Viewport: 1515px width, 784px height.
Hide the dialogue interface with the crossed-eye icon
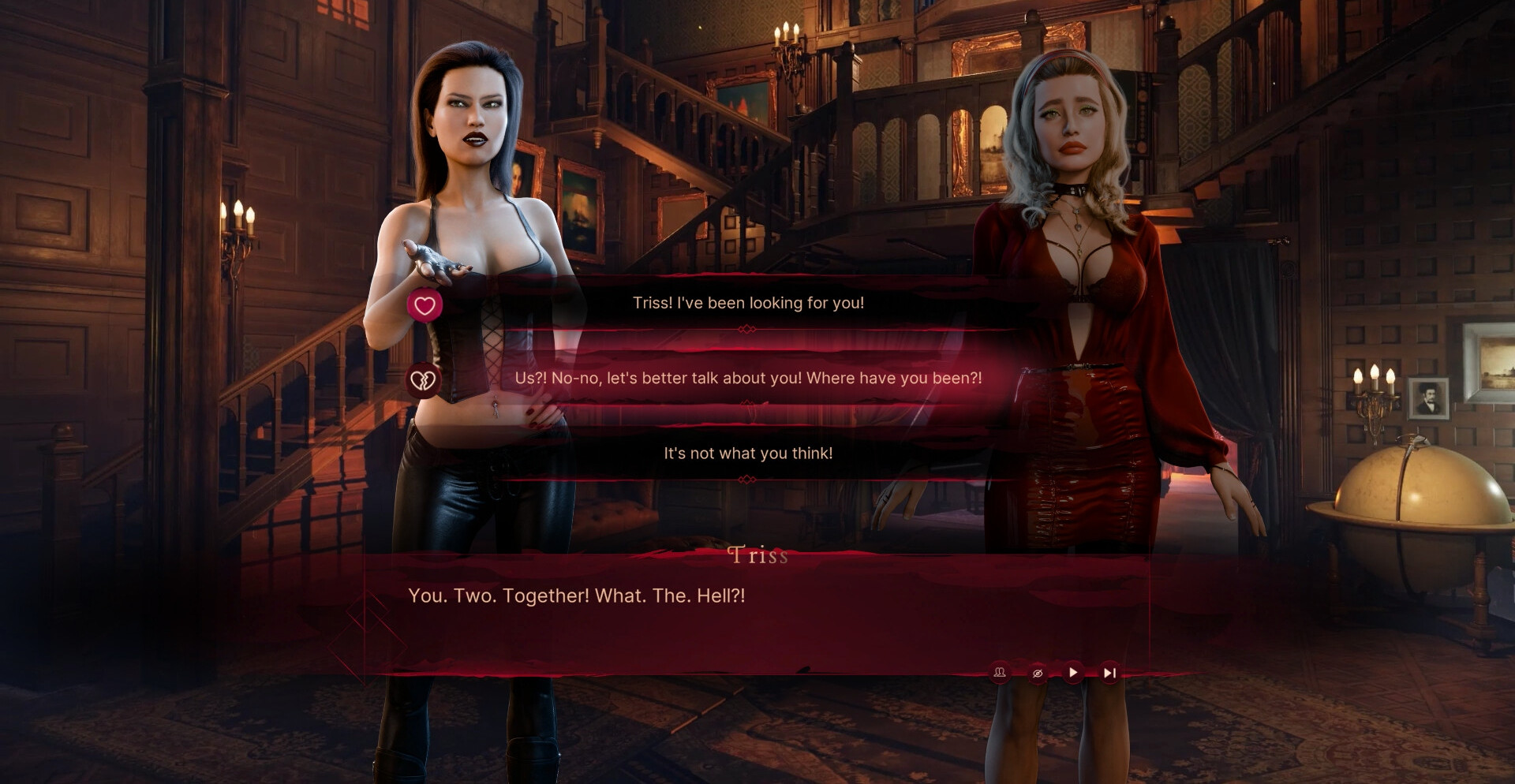point(1038,673)
